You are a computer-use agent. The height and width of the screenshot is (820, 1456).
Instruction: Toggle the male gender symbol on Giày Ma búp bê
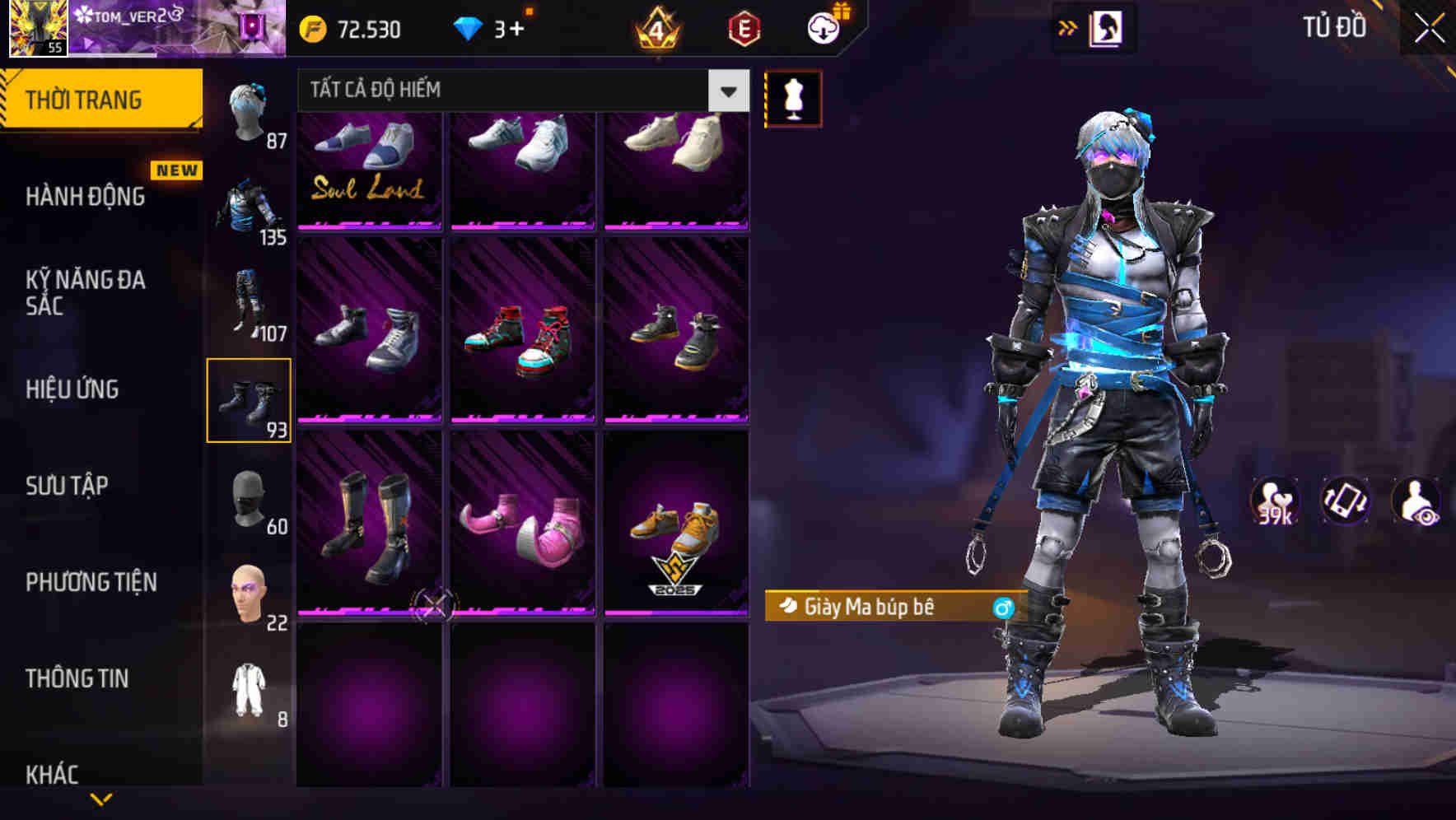[x=1003, y=607]
